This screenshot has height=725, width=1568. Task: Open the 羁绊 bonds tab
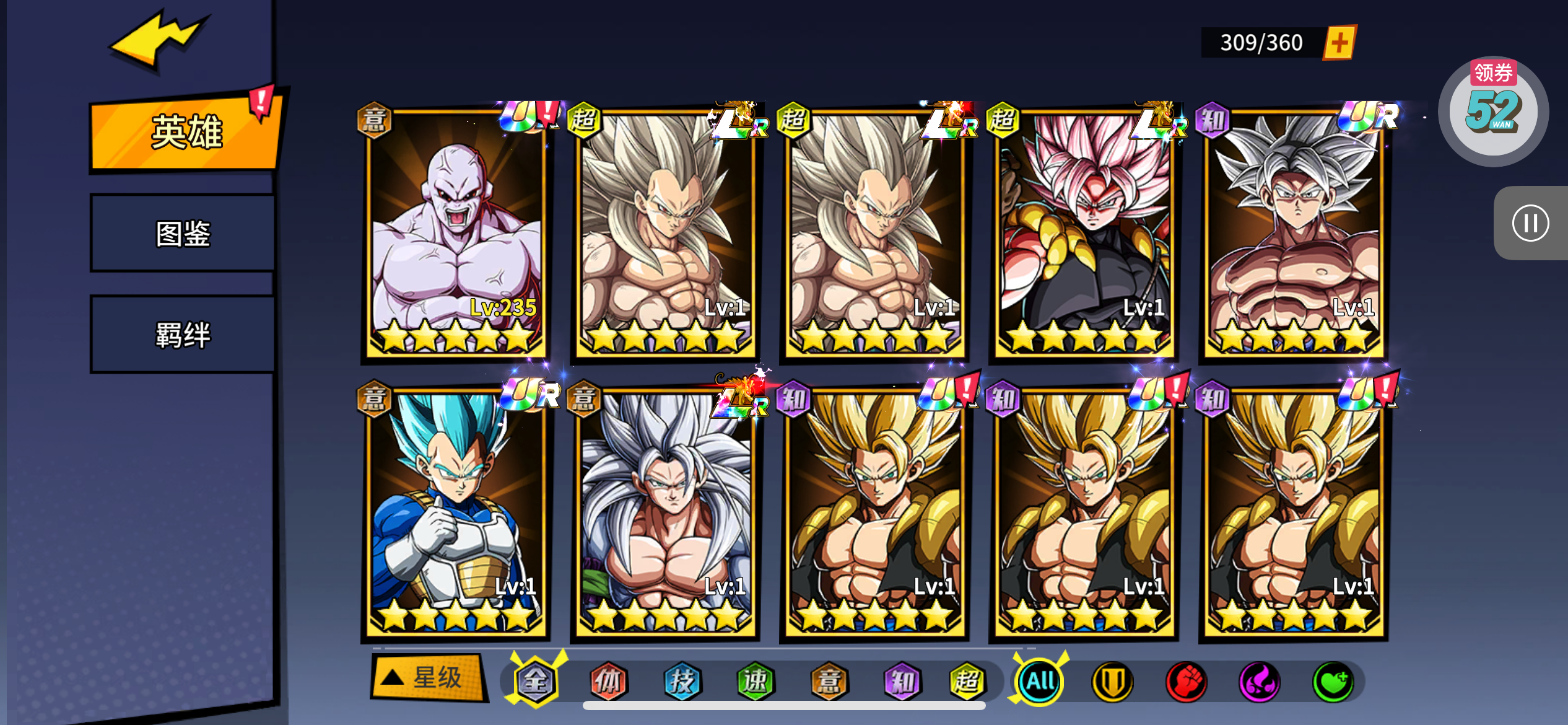[183, 335]
